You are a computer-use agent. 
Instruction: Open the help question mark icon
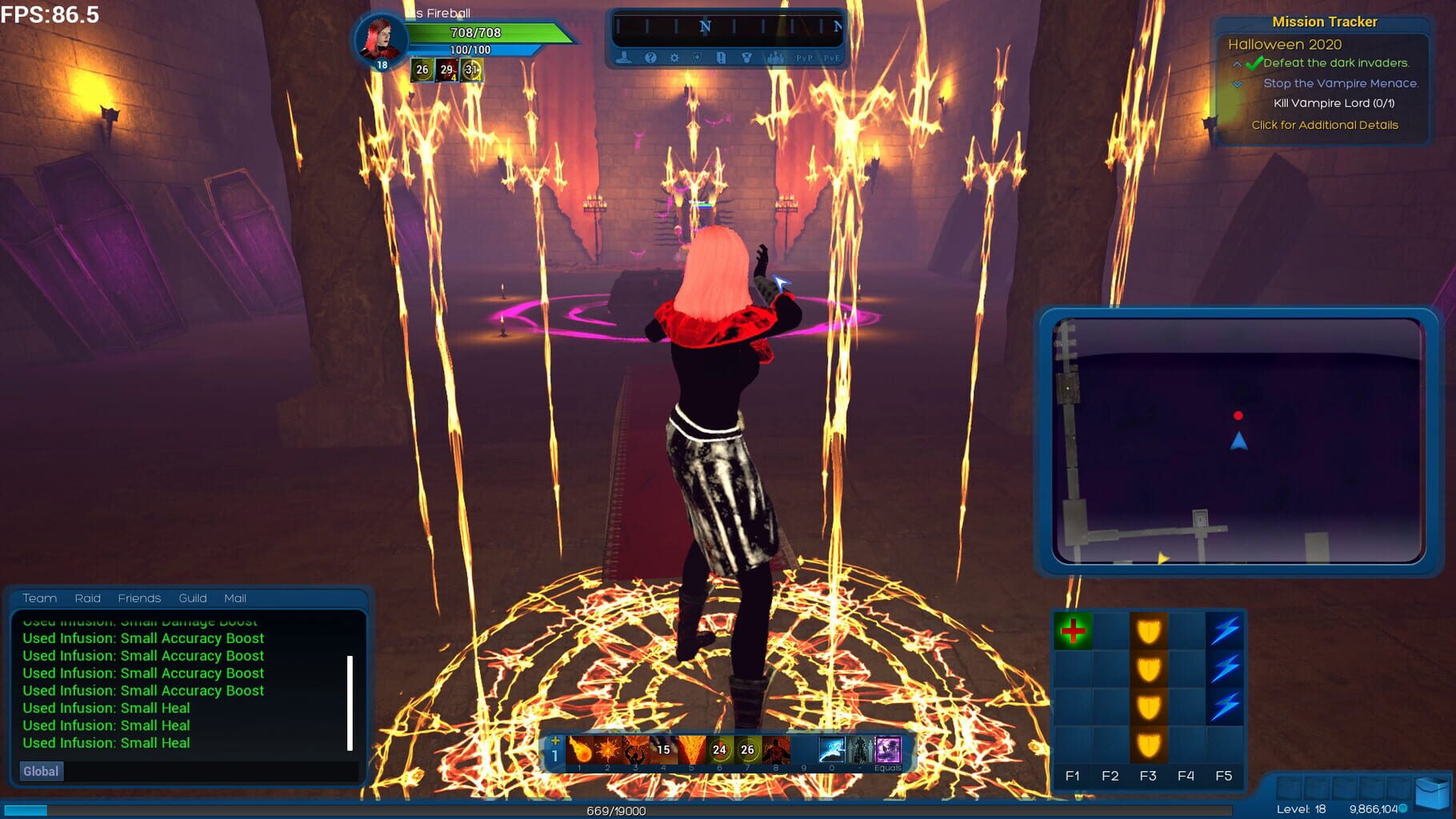point(650,58)
